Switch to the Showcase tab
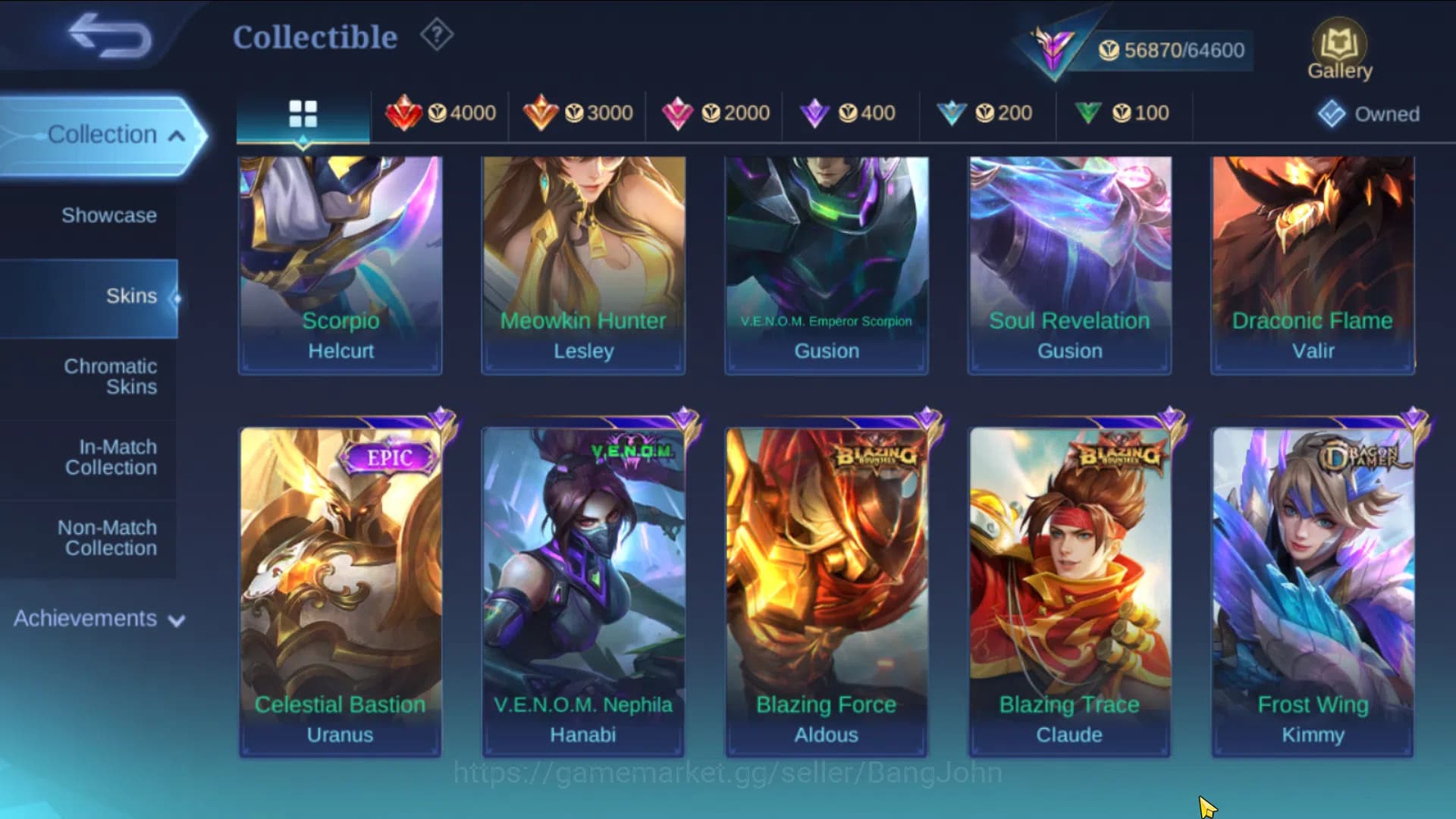This screenshot has height=819, width=1456. [111, 215]
